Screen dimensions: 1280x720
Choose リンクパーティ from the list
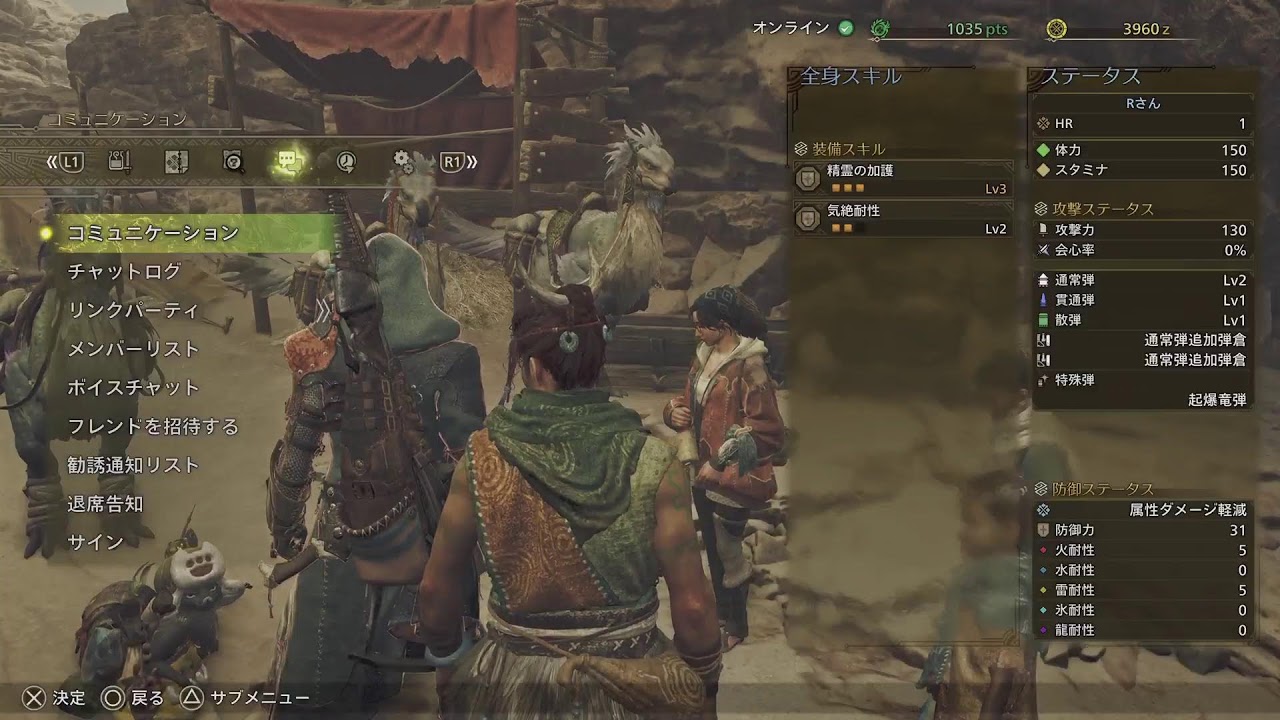pos(133,310)
